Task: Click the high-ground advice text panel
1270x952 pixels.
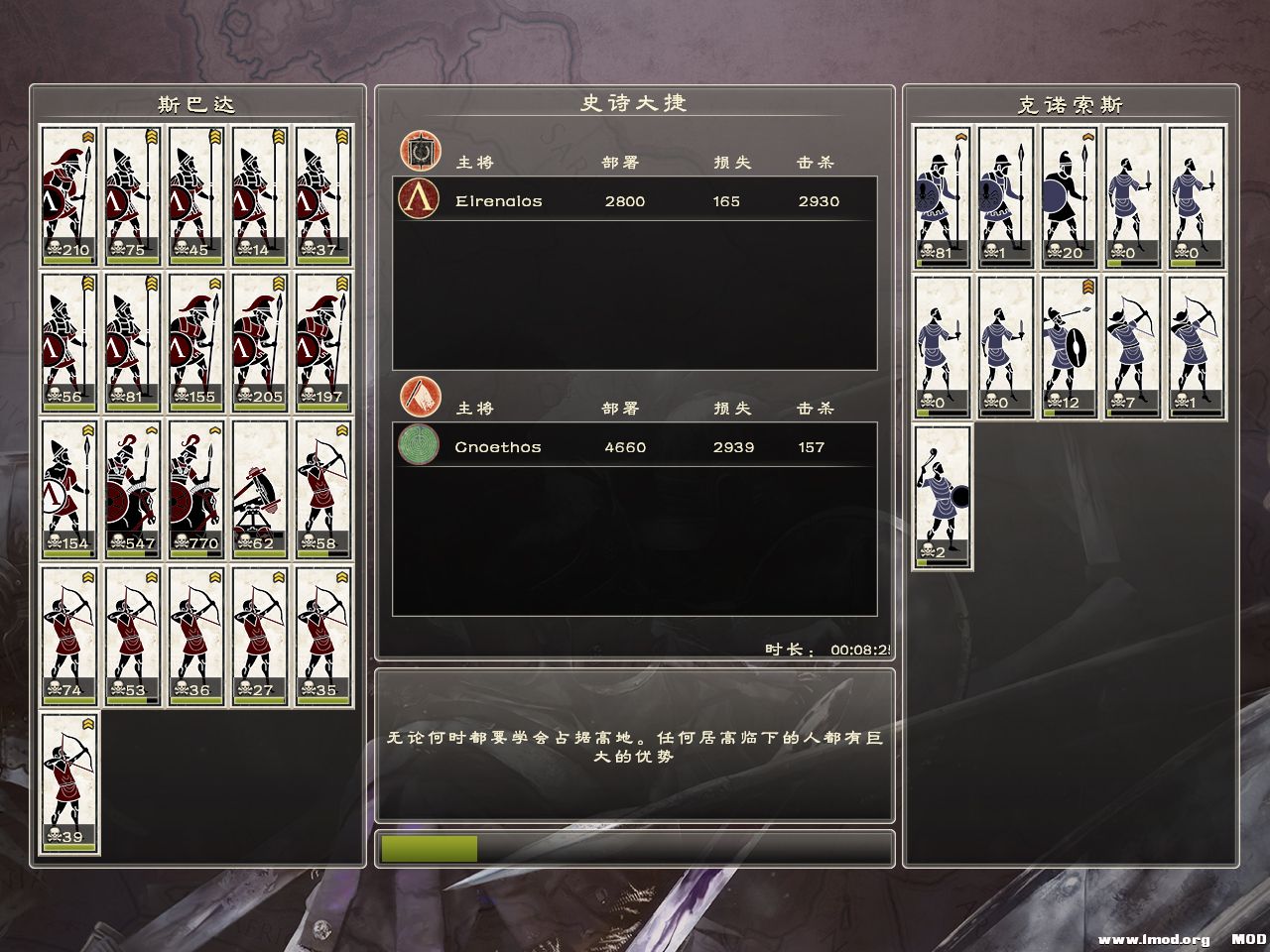Action: coord(633,747)
